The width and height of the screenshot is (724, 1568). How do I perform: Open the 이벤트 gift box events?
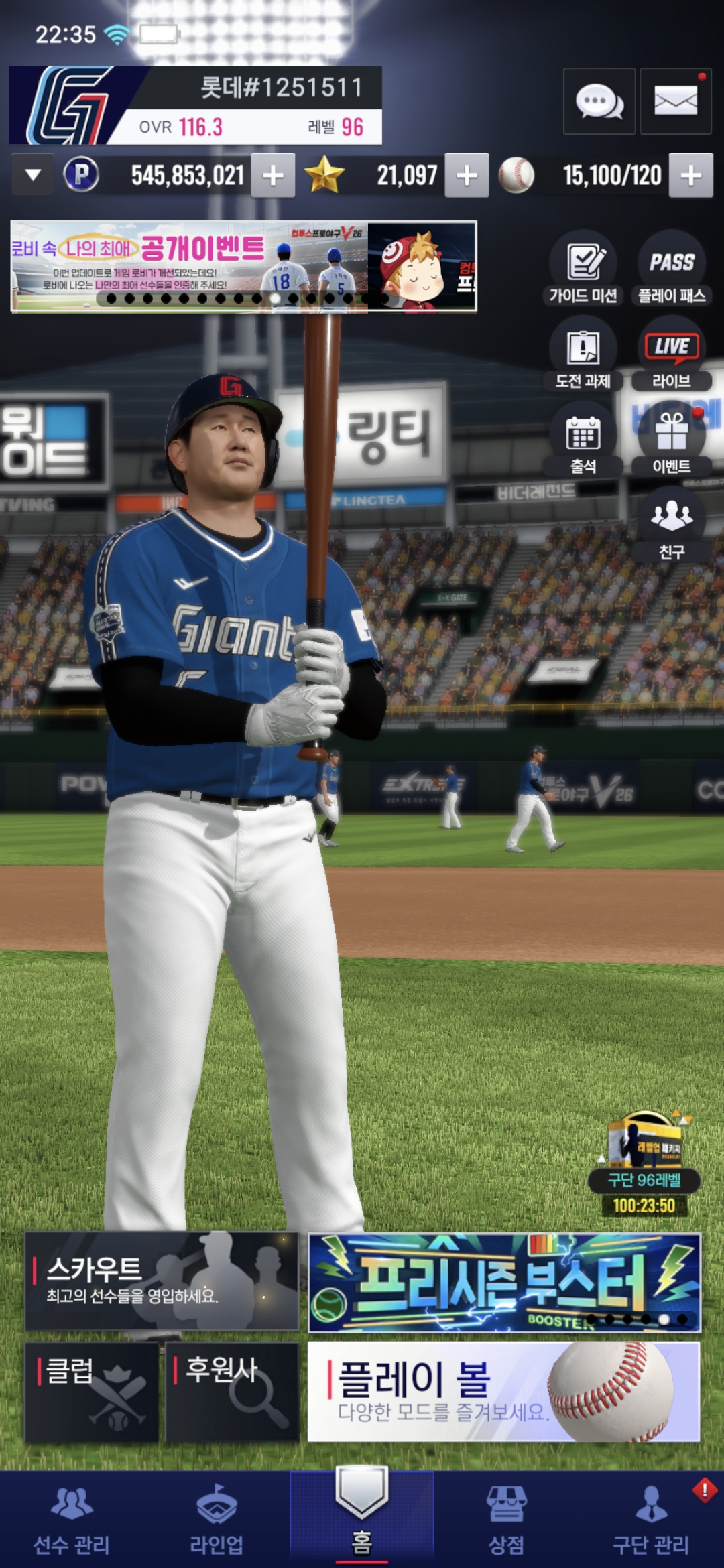[672, 440]
